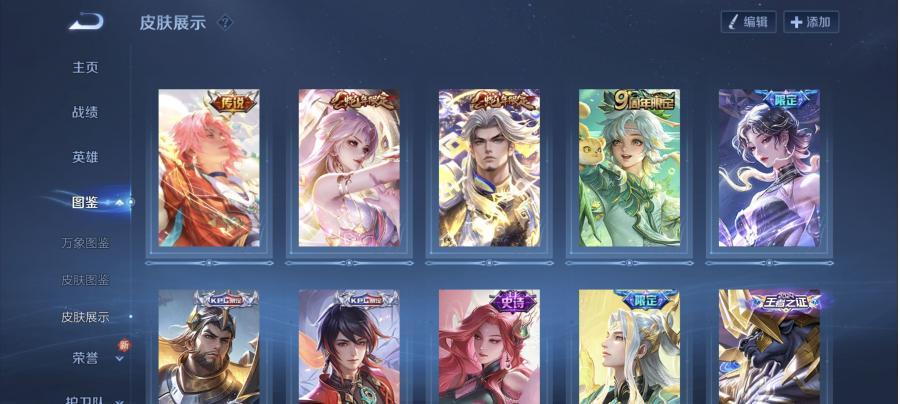Viewport: 900px width, 404px height.
Task: Open the 战绩 match record tab
Action: click(85, 112)
